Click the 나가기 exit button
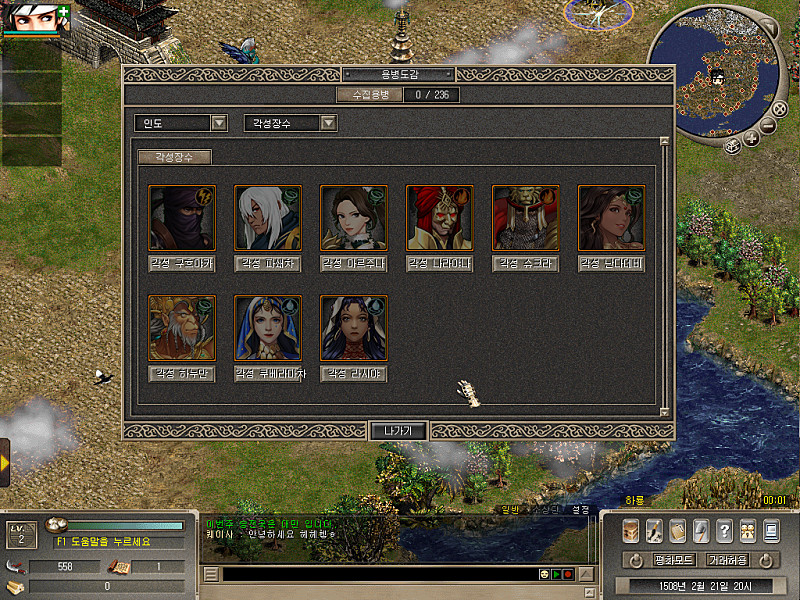 398,431
